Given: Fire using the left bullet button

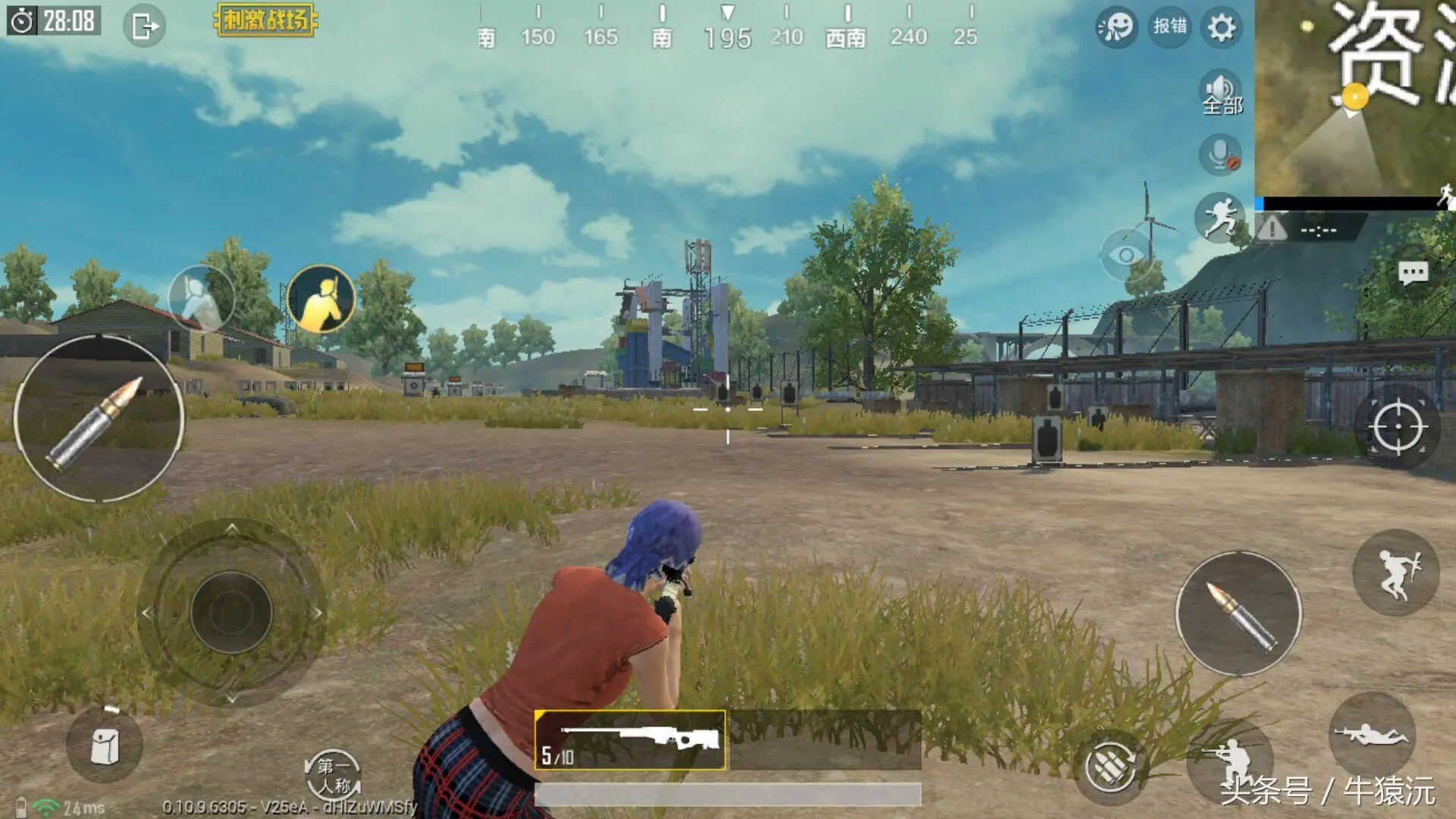Looking at the screenshot, I should pyautogui.click(x=99, y=419).
